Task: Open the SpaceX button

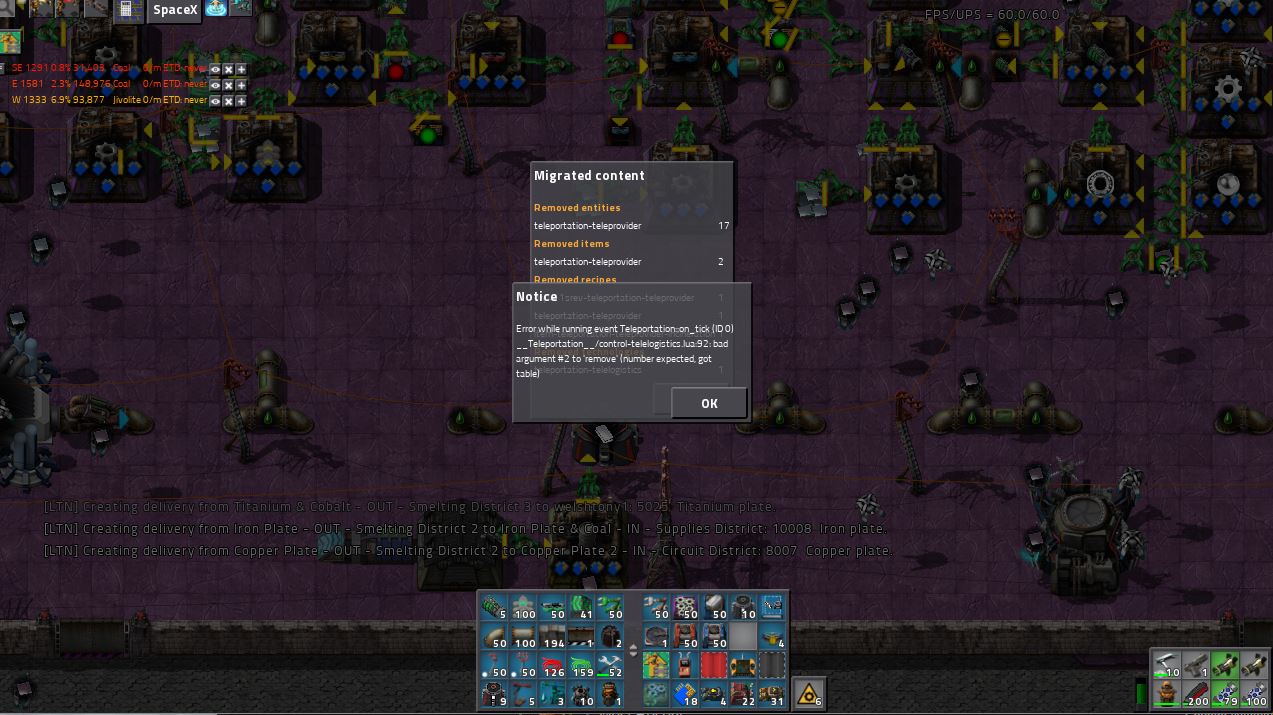Action: tap(175, 10)
